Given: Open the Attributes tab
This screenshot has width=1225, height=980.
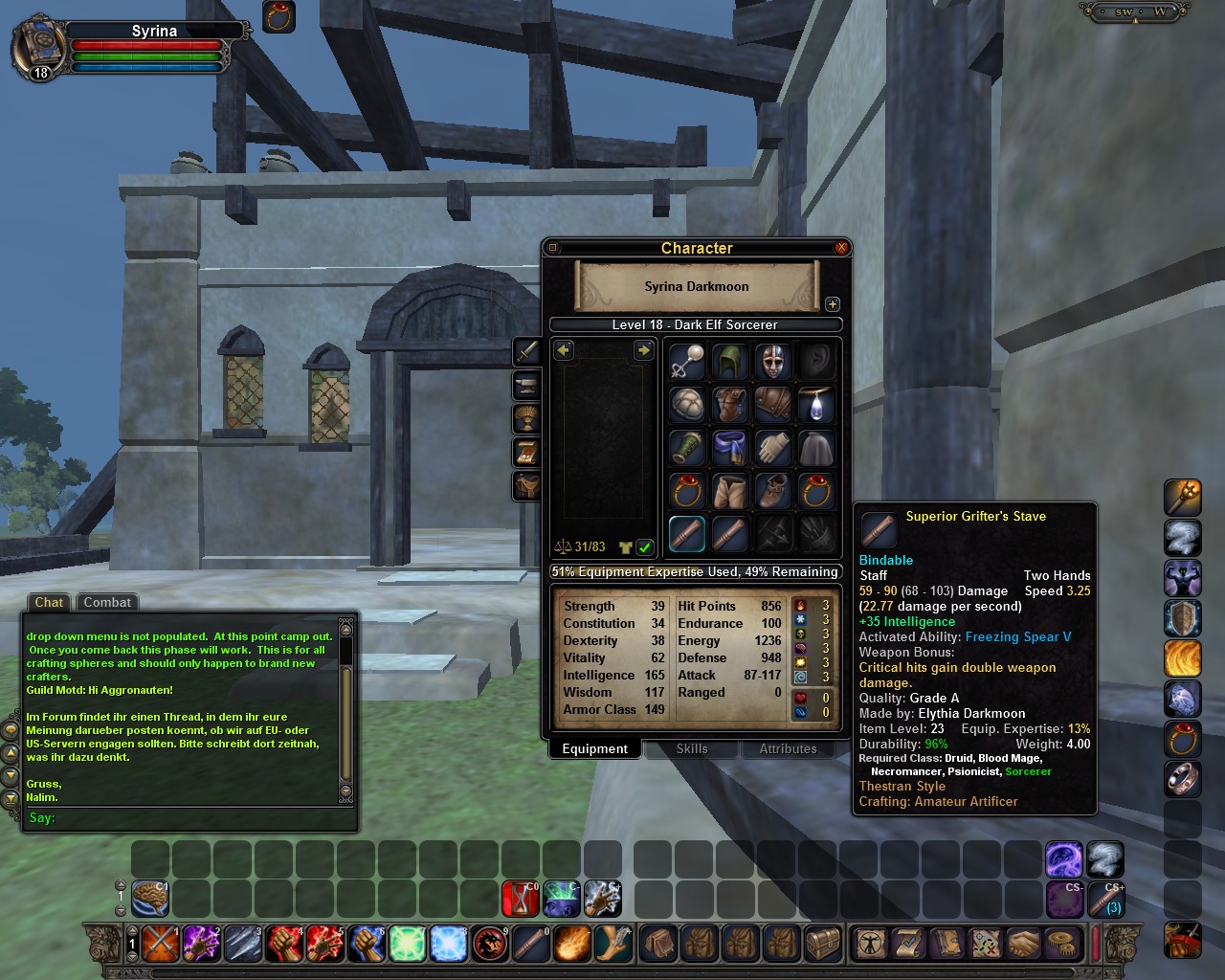Looking at the screenshot, I should tap(788, 749).
